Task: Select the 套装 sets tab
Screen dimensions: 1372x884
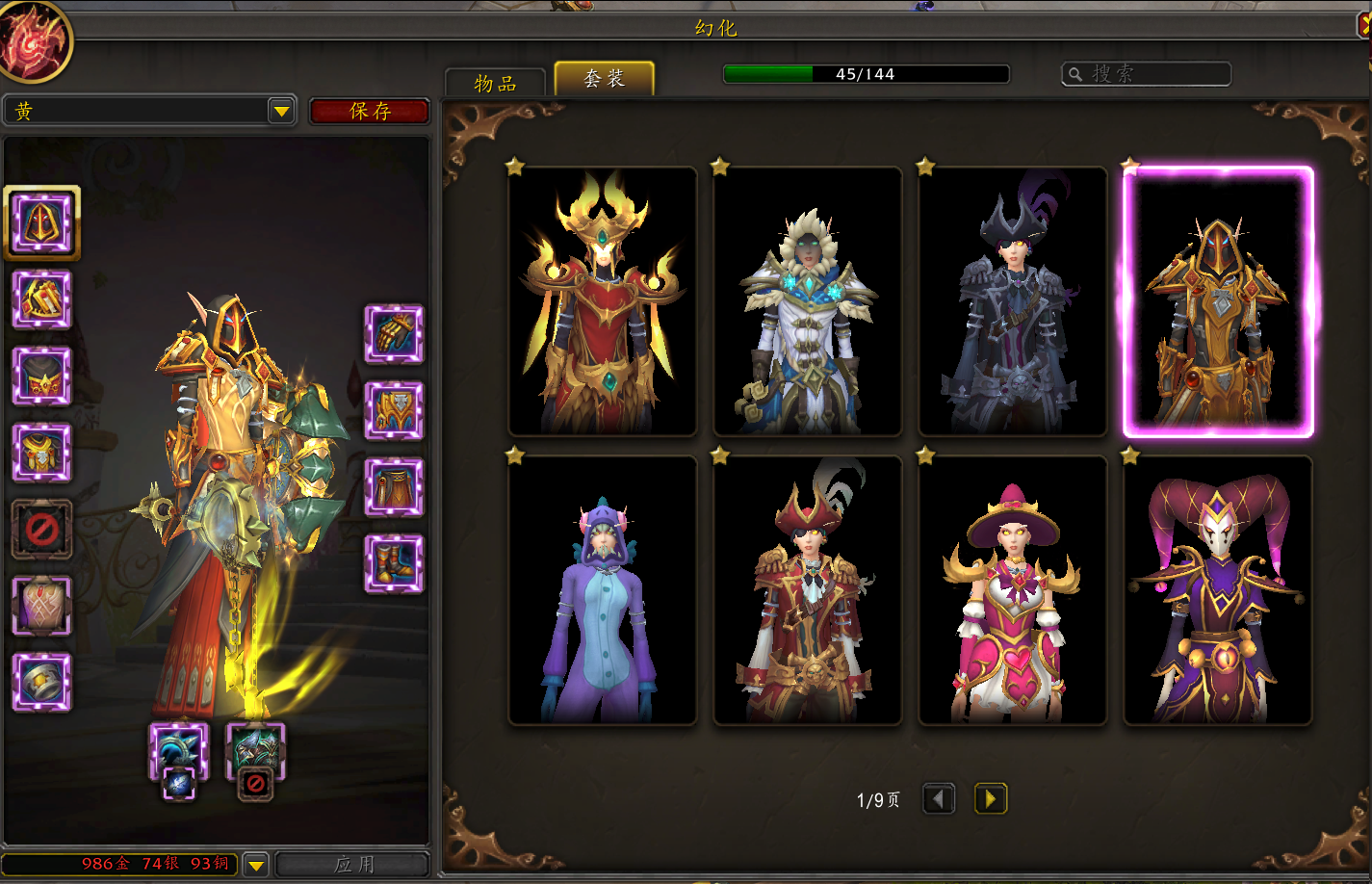Action: click(x=604, y=79)
